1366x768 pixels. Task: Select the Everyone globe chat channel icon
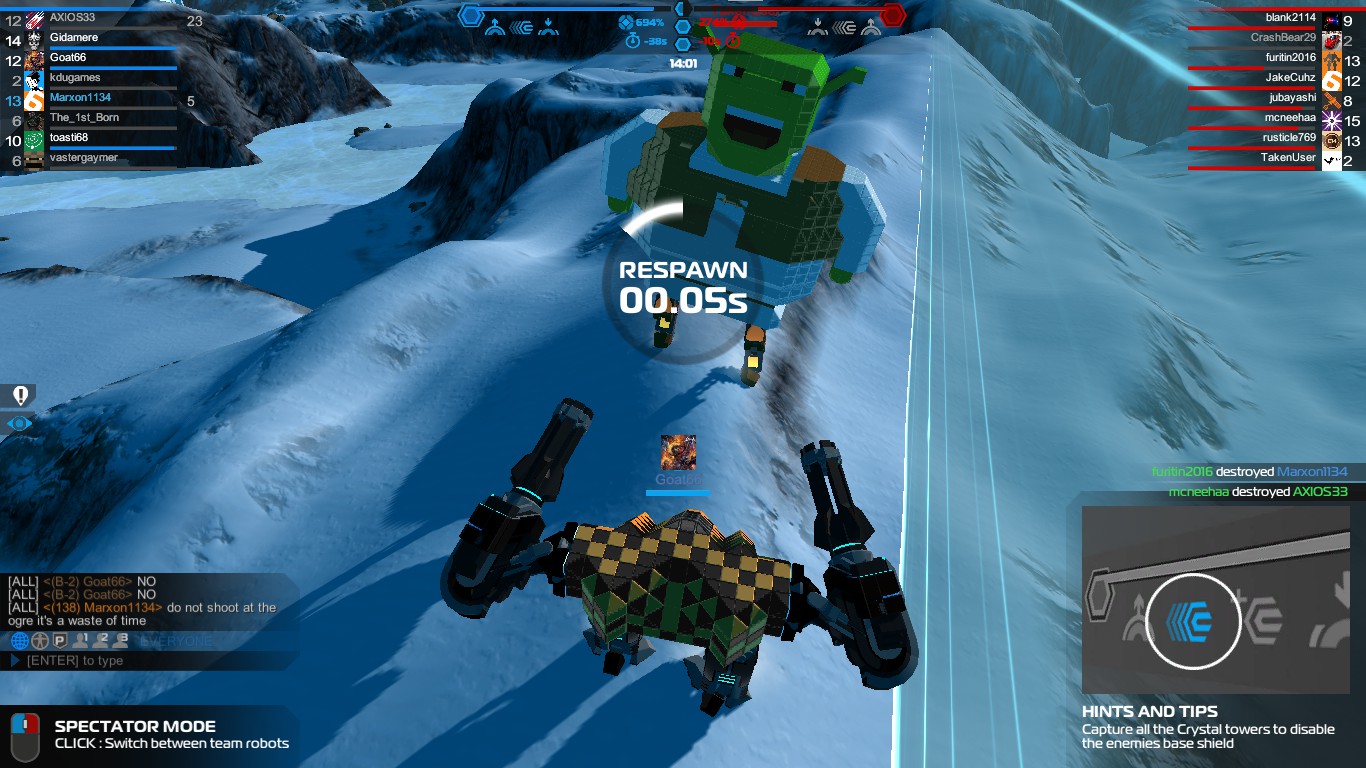[20, 641]
